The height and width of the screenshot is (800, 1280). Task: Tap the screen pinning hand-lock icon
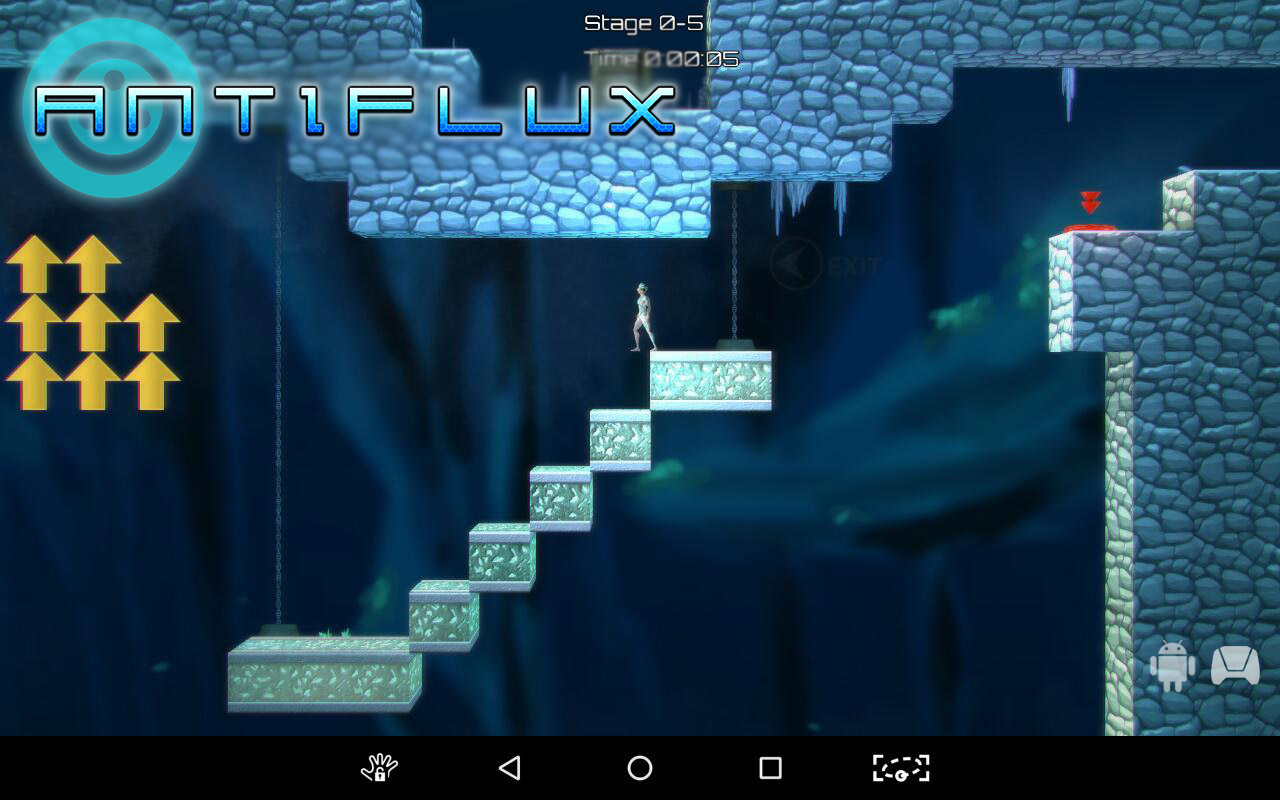[x=378, y=770]
